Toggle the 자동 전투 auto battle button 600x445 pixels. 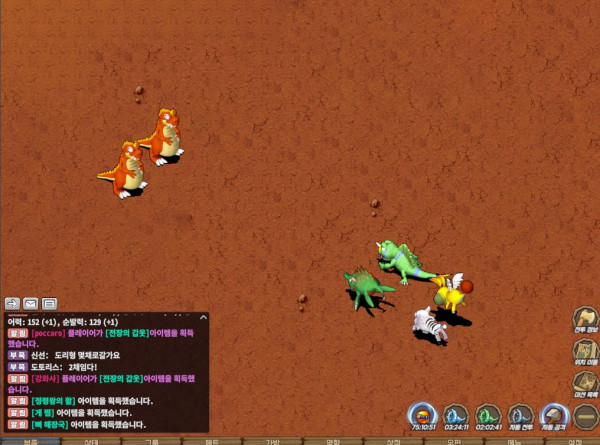[521, 415]
